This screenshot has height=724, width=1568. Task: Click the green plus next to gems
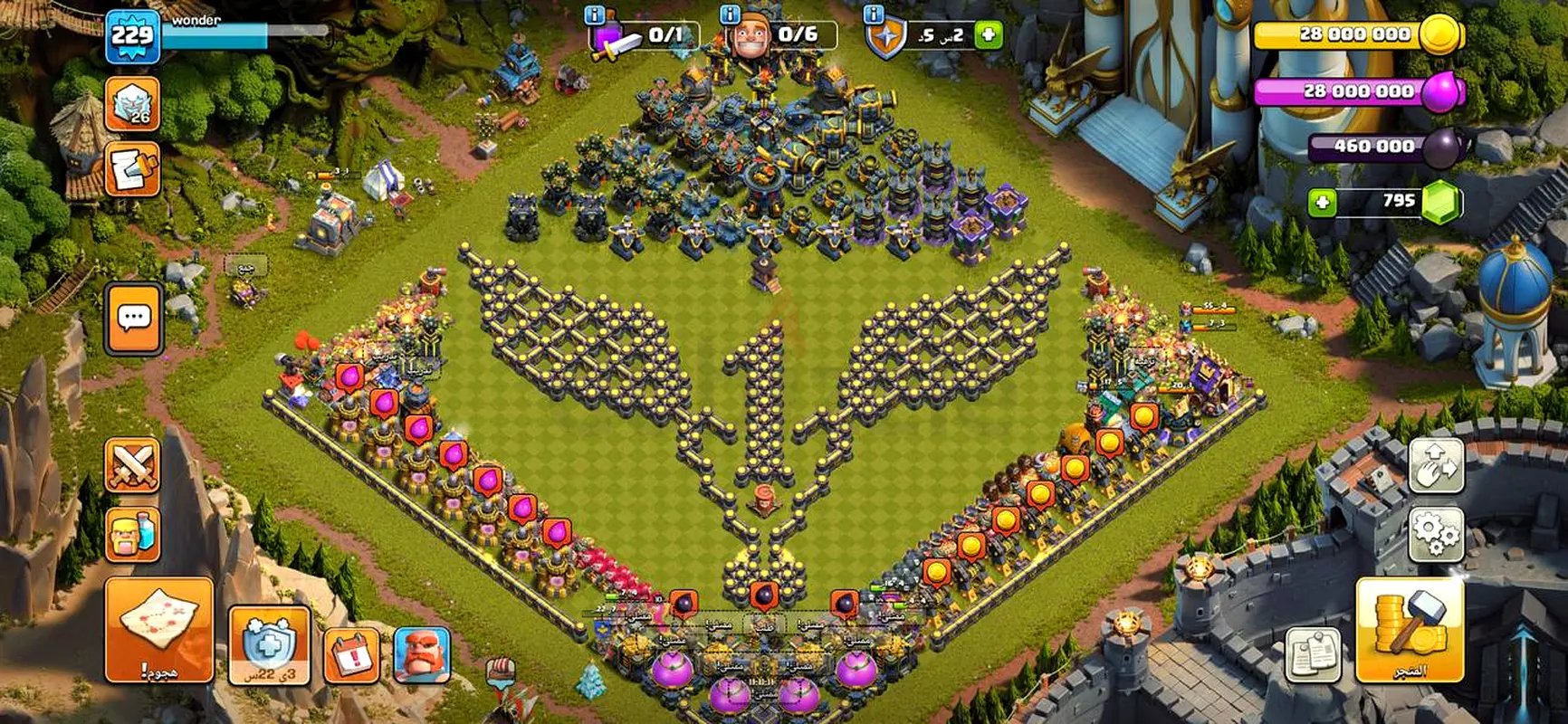click(x=1322, y=202)
